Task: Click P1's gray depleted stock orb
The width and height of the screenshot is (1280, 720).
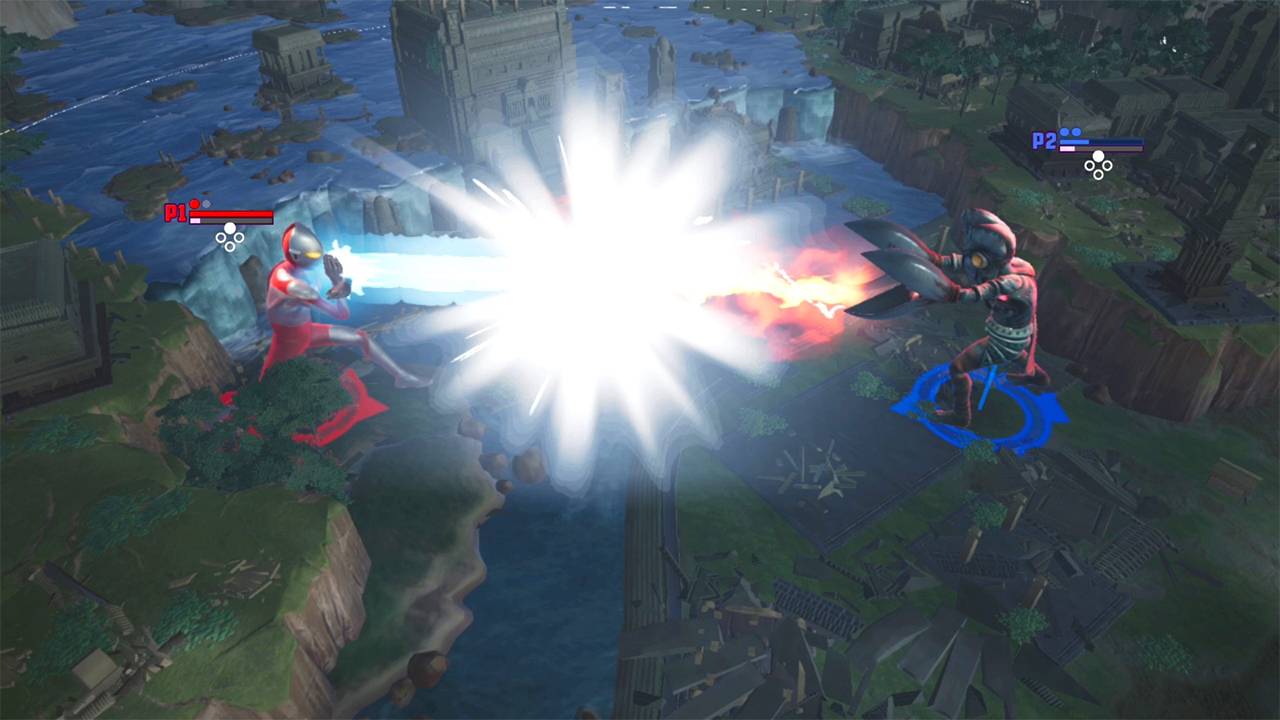Action: [206, 204]
